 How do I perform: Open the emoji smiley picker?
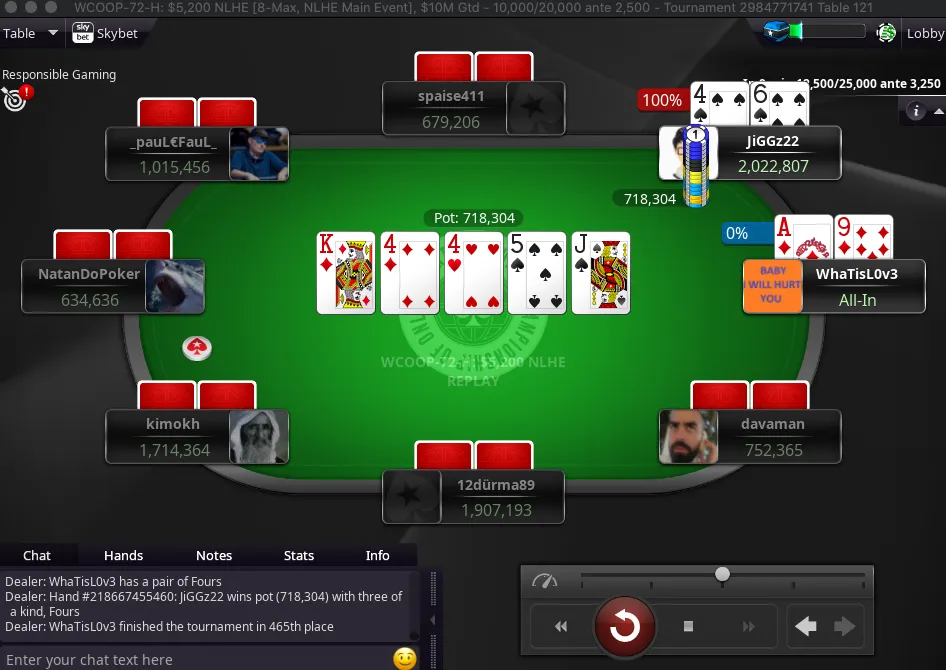(404, 658)
